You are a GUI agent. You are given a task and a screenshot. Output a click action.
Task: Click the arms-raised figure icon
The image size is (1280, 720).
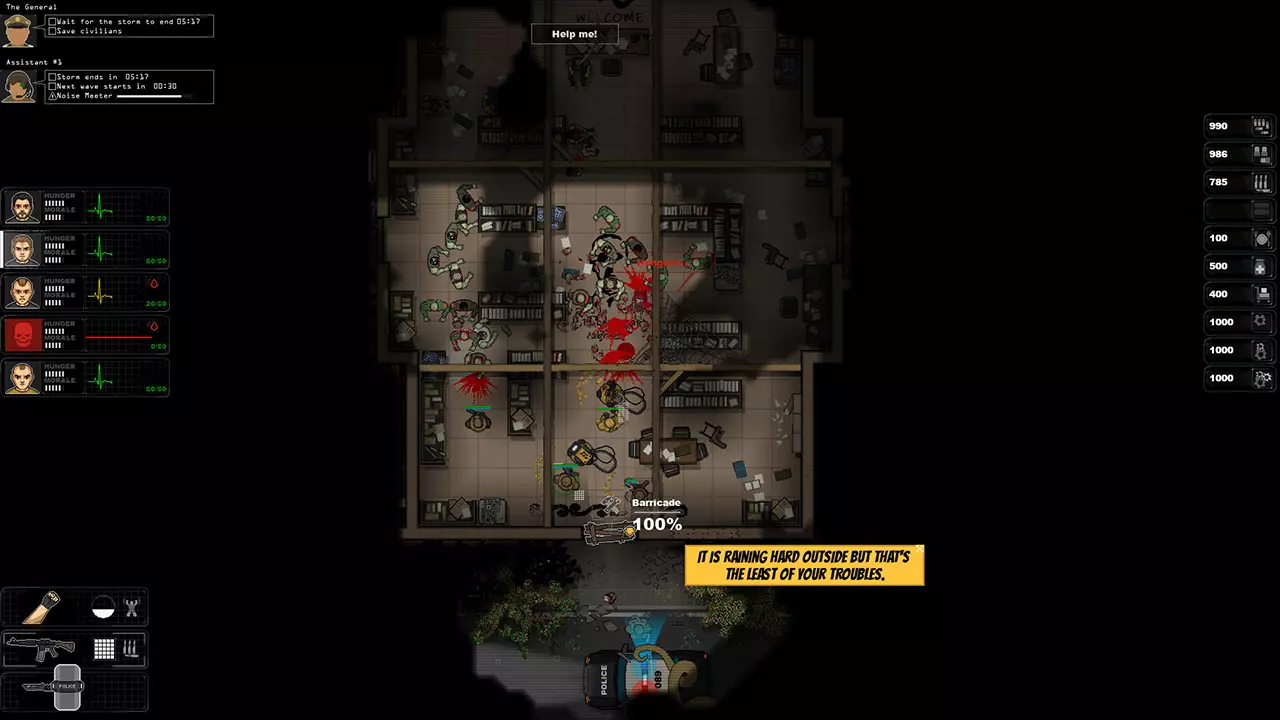point(131,607)
